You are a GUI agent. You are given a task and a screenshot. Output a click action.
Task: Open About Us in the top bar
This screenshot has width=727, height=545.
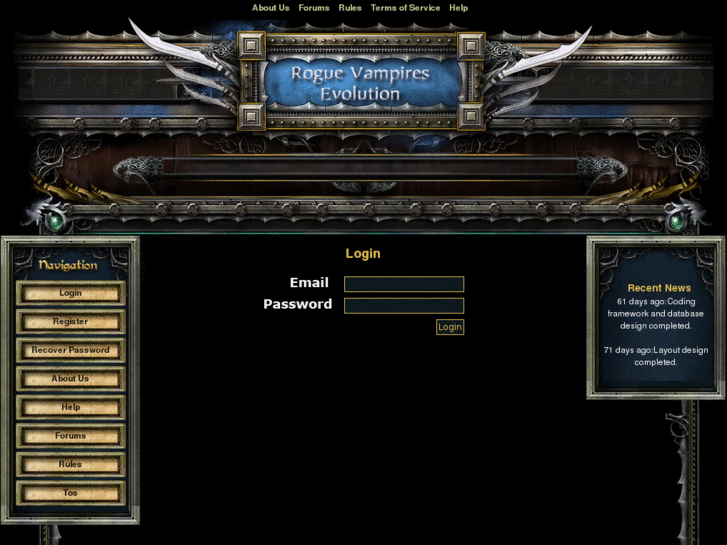tap(270, 8)
